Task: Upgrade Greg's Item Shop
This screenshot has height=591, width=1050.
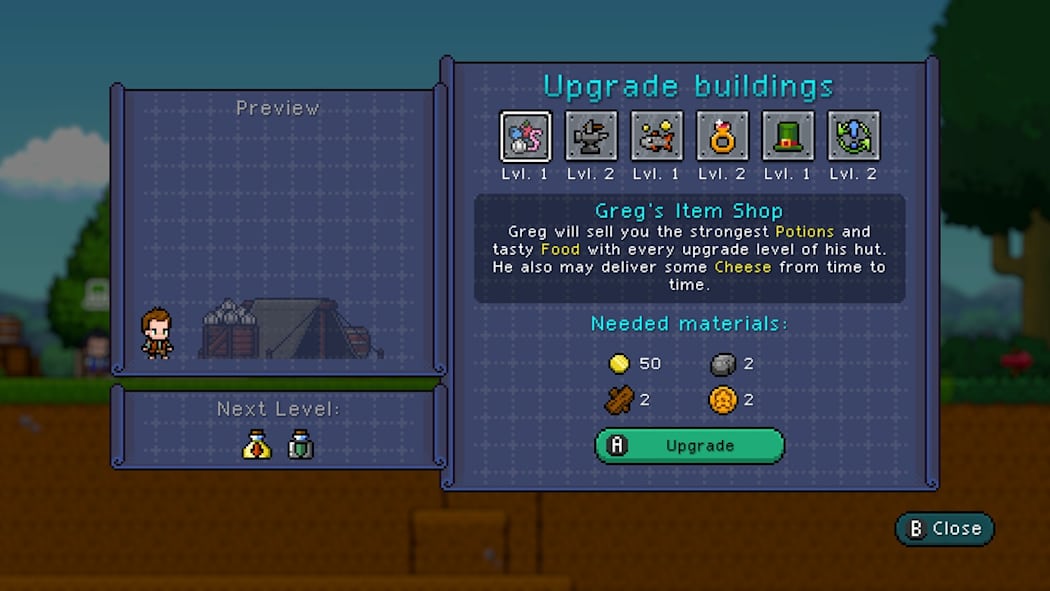Action: (x=690, y=446)
